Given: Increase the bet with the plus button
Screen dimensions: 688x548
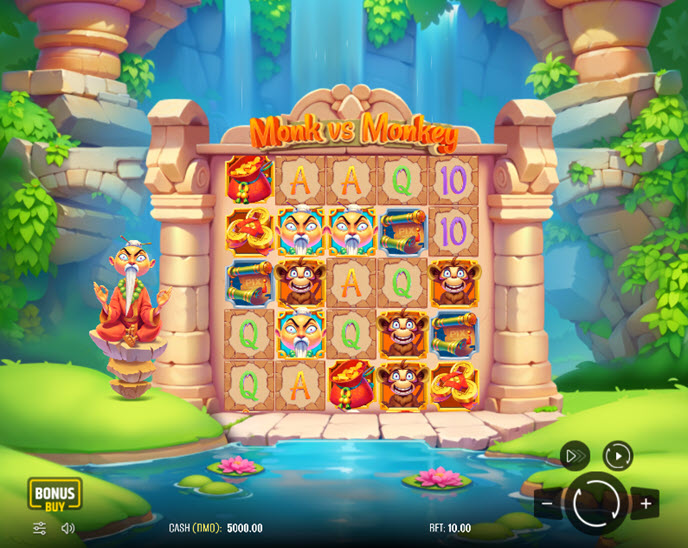Looking at the screenshot, I should 646,503.
